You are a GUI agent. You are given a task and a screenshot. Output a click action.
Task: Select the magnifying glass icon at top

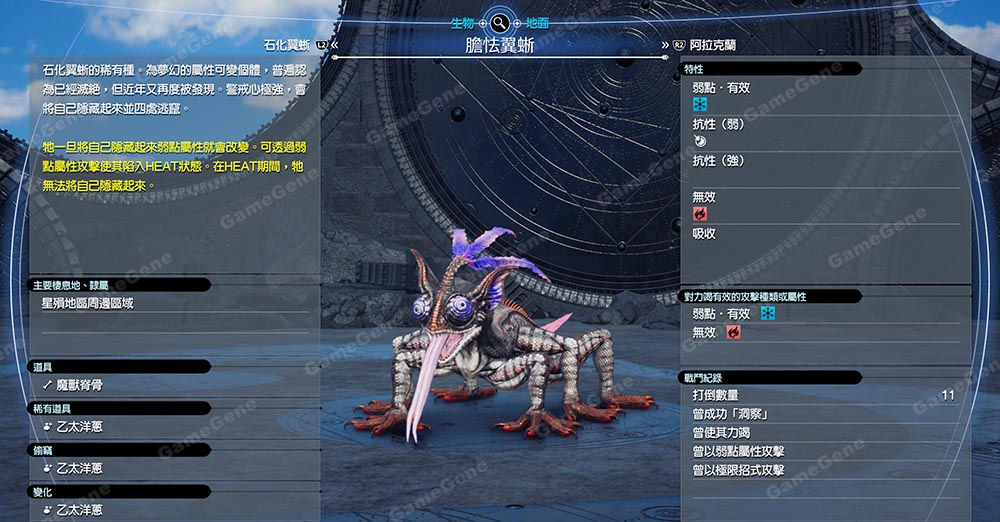[x=499, y=21]
